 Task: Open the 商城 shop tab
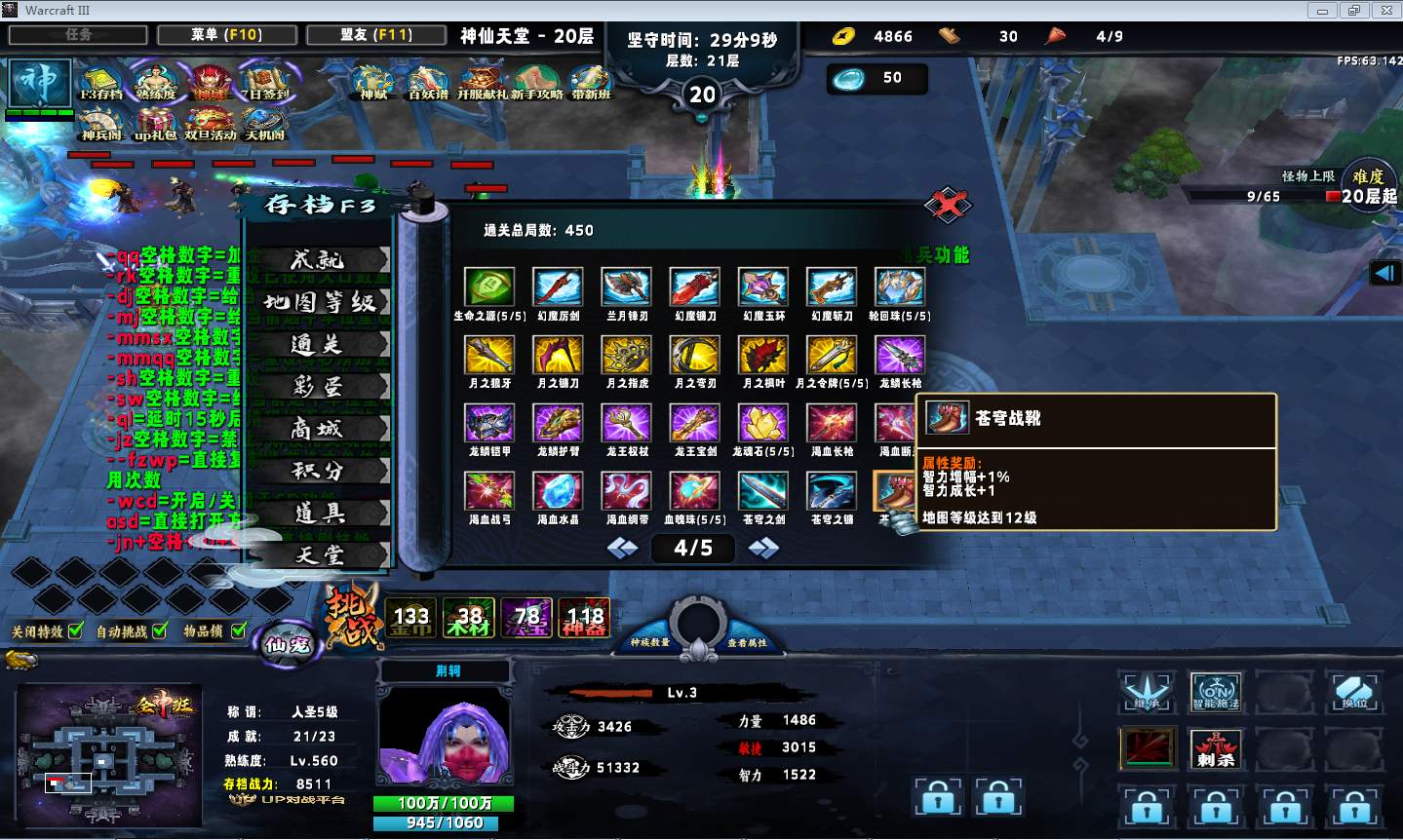click(318, 429)
